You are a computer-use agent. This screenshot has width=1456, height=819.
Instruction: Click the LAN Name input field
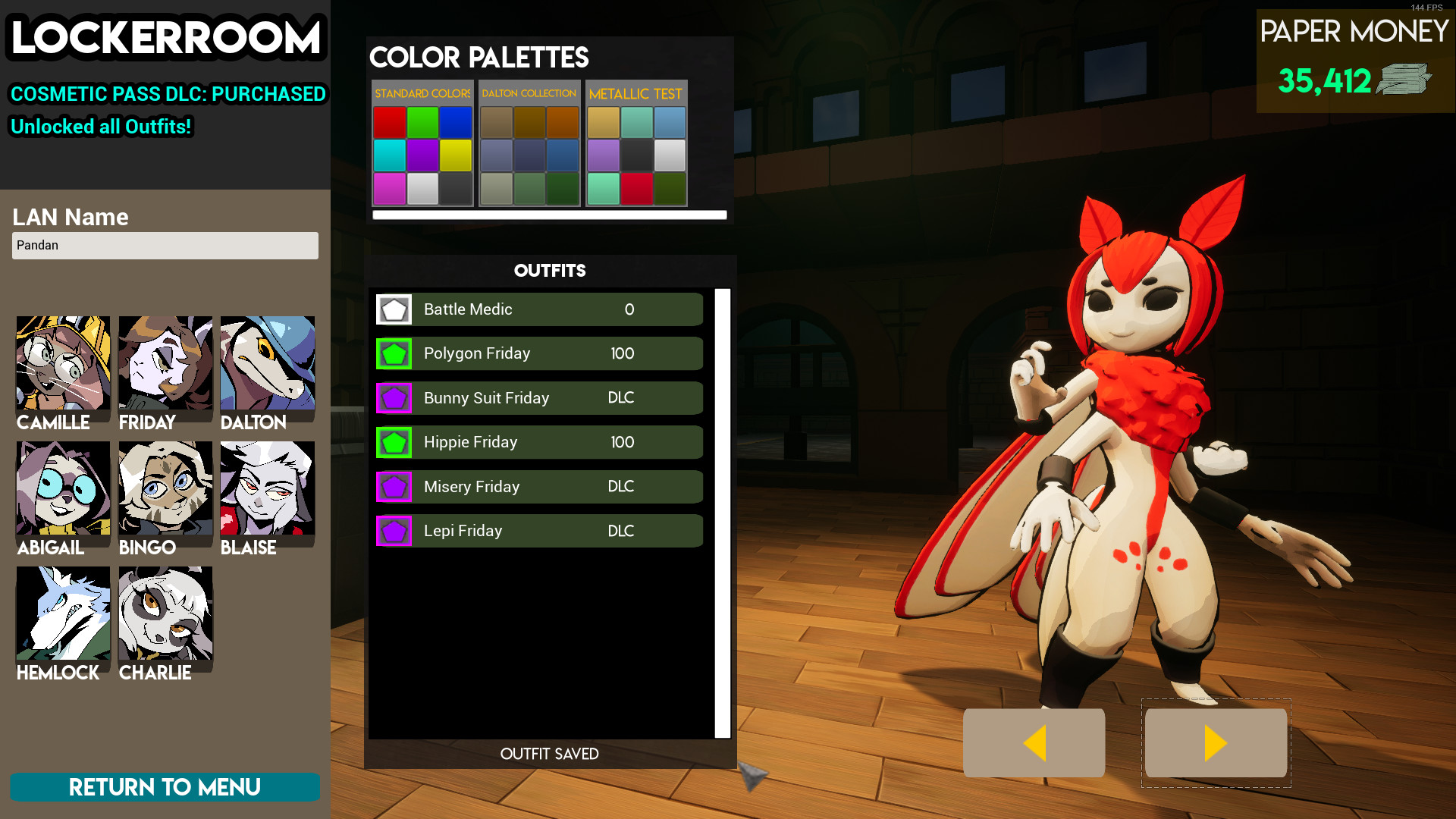[165, 245]
